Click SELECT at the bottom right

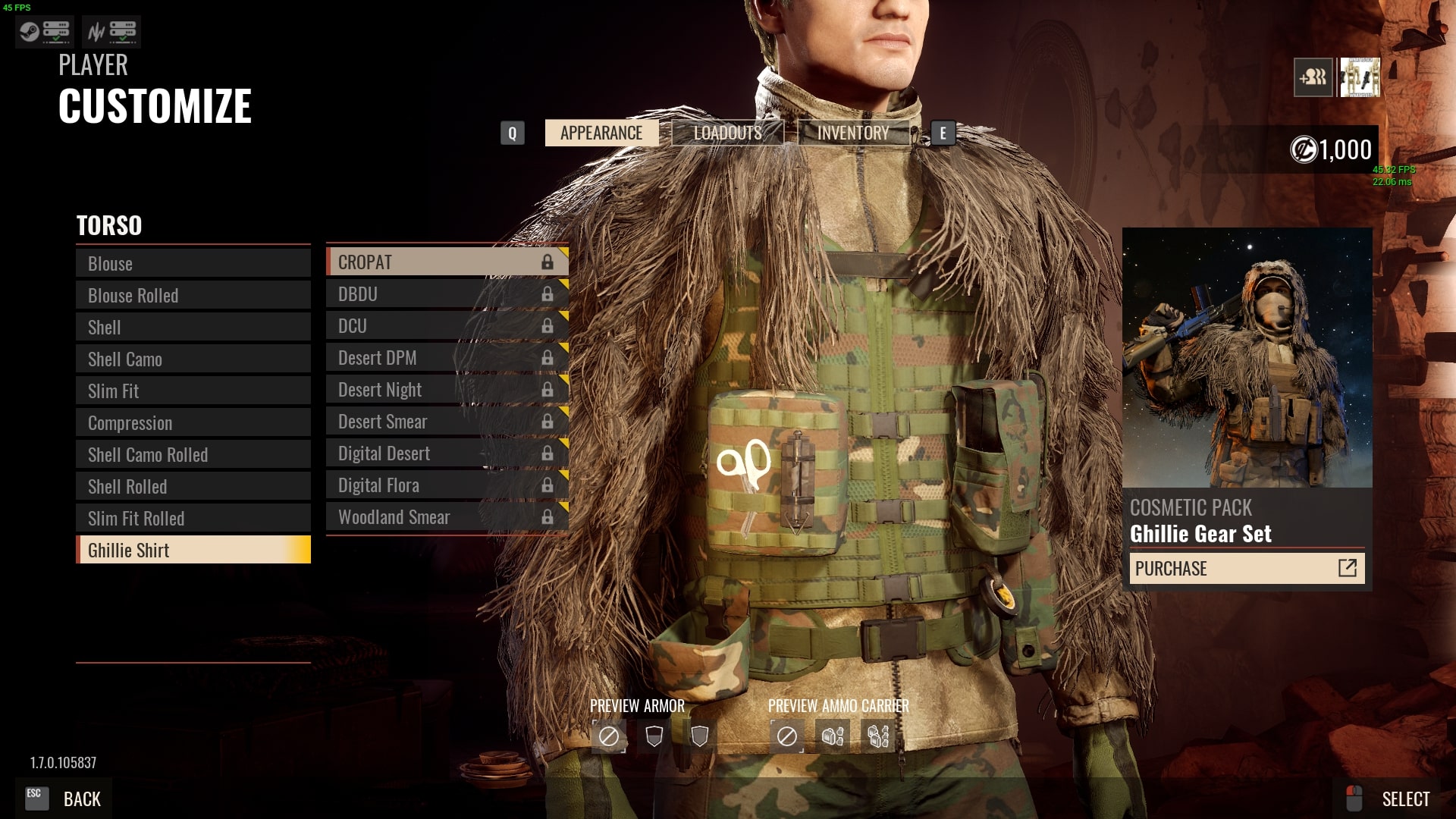pyautogui.click(x=1407, y=799)
